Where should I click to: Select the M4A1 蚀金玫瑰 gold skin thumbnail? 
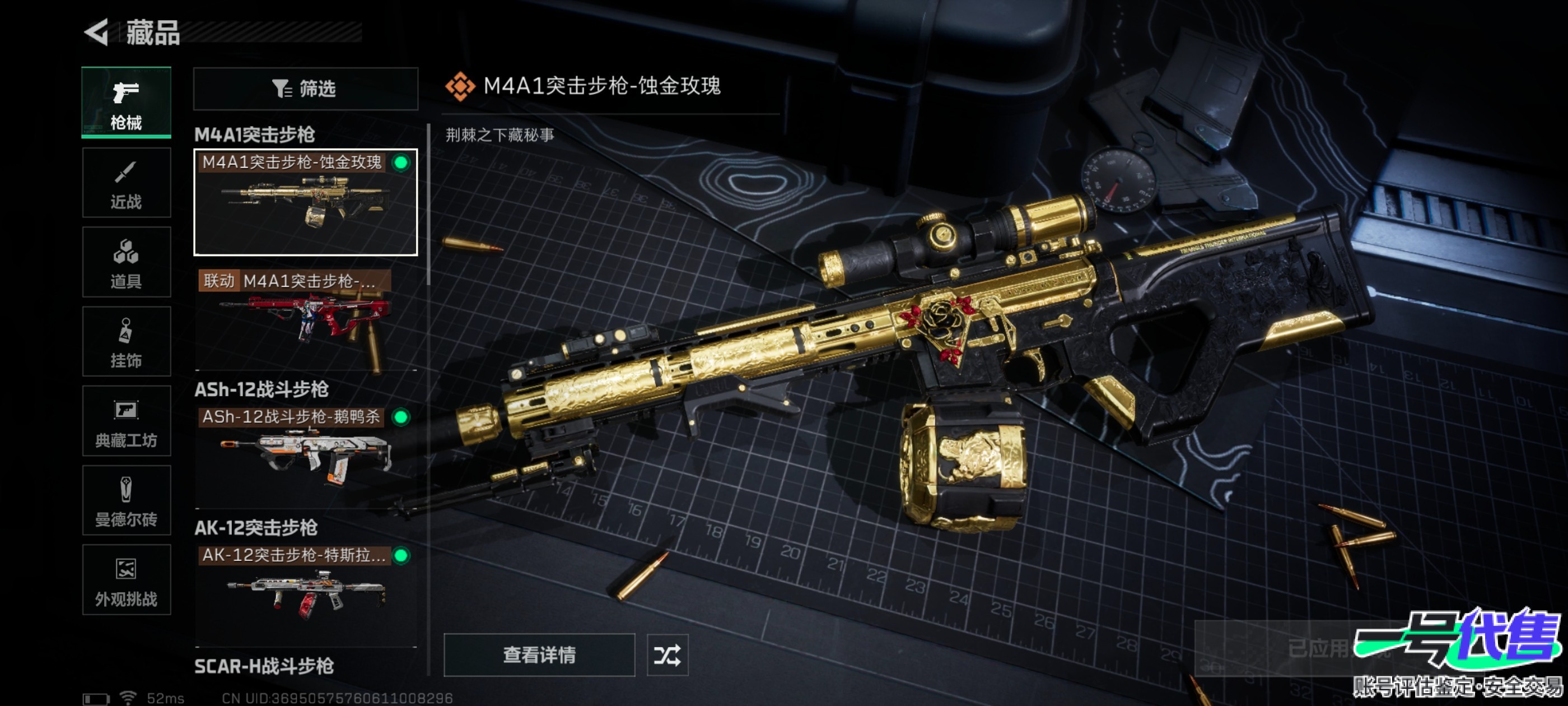(305, 203)
